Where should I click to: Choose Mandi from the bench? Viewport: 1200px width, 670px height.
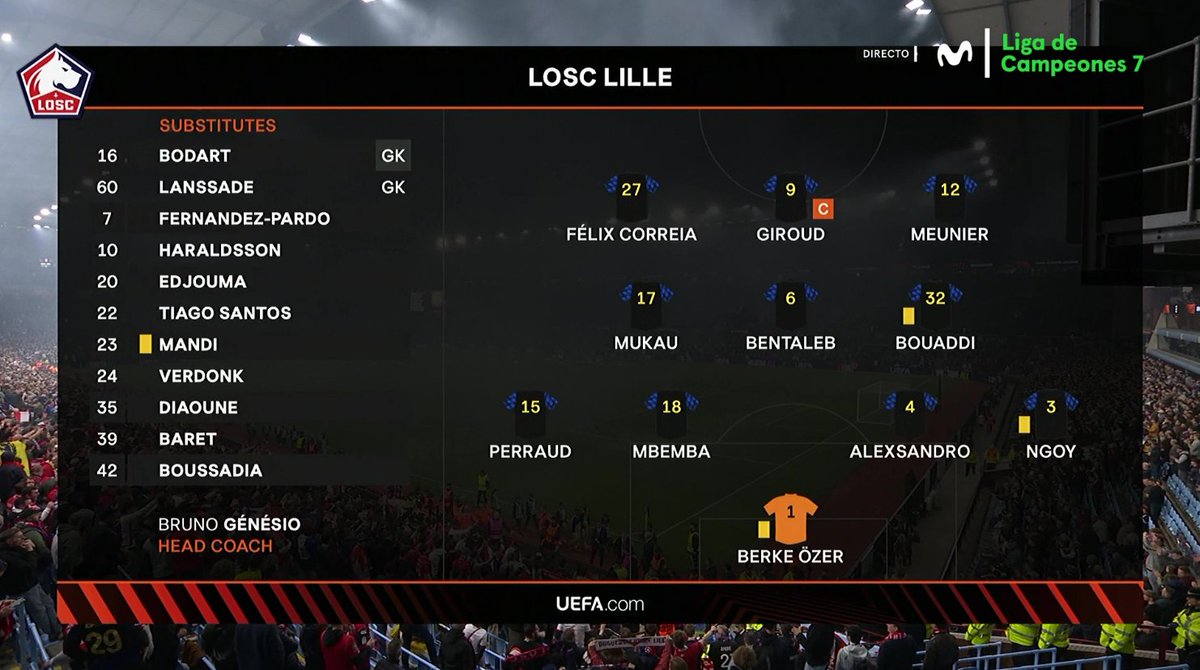coord(188,345)
